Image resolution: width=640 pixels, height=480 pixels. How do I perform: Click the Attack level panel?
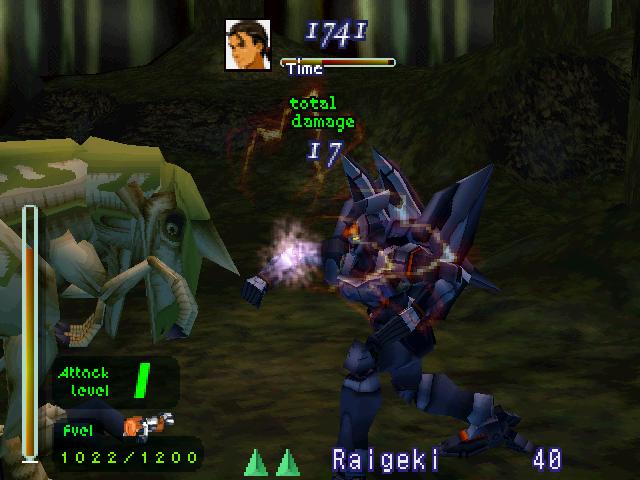113,381
